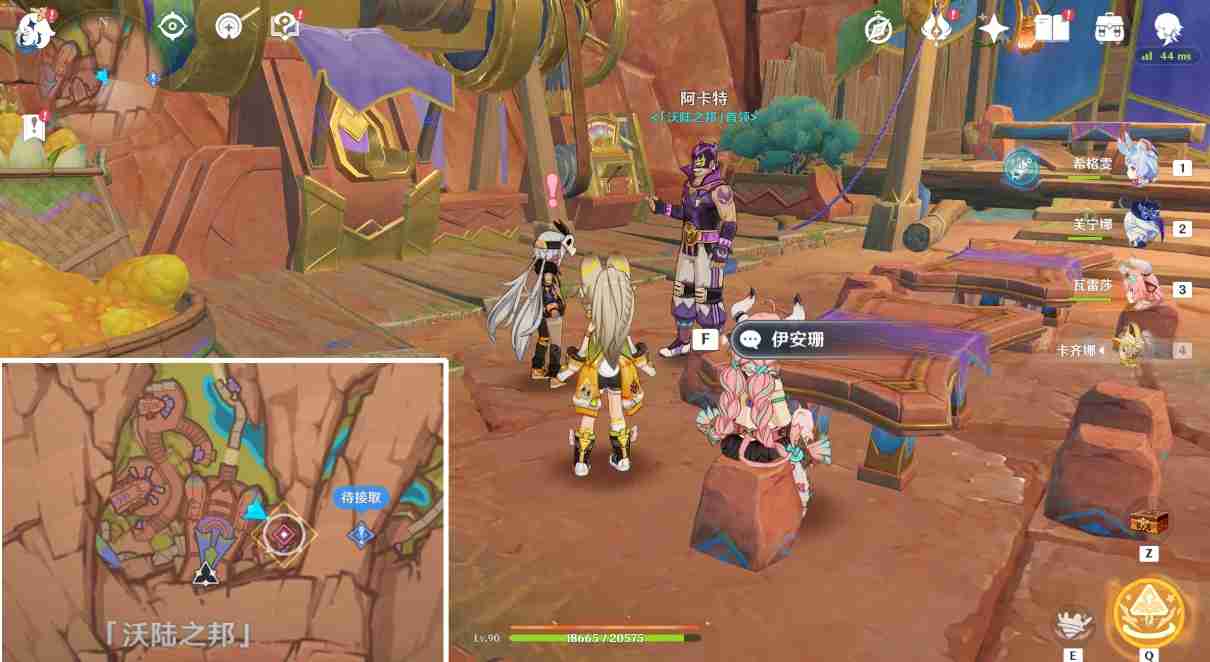Image resolution: width=1210 pixels, height=662 pixels.
Task: Switch to party member 希格雯
Action: [1139, 164]
